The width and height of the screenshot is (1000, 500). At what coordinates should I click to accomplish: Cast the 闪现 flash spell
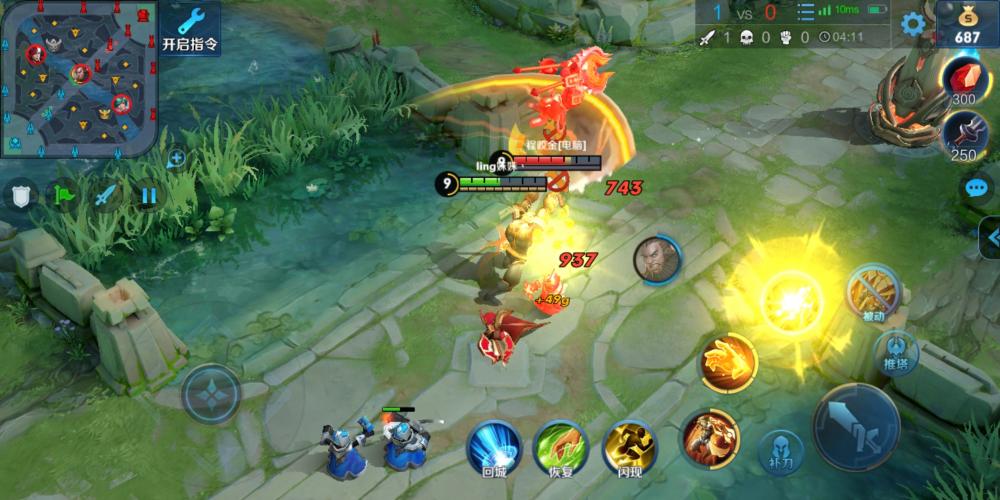629,446
